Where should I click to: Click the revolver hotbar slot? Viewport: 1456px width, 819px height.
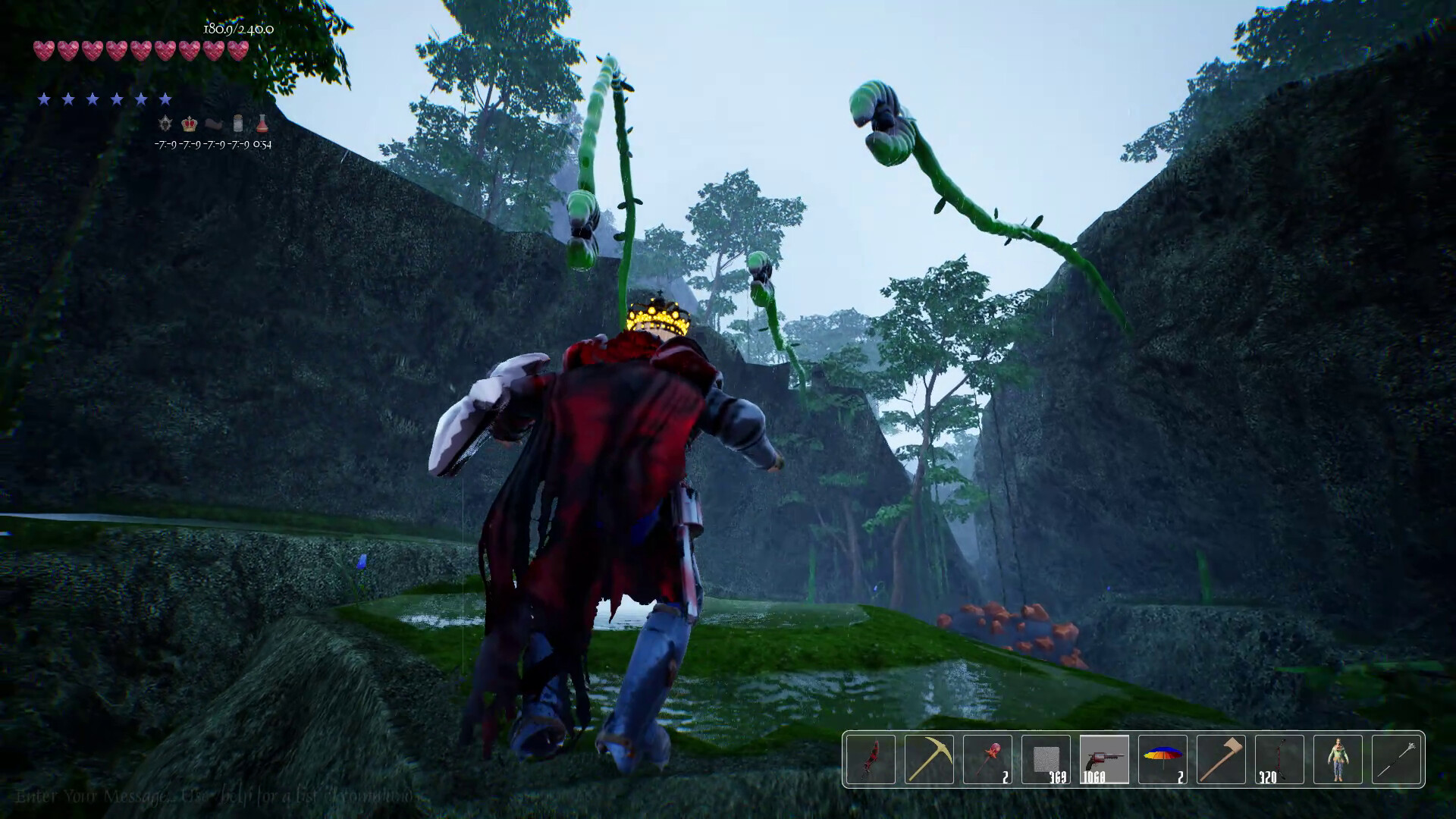coord(1104,759)
